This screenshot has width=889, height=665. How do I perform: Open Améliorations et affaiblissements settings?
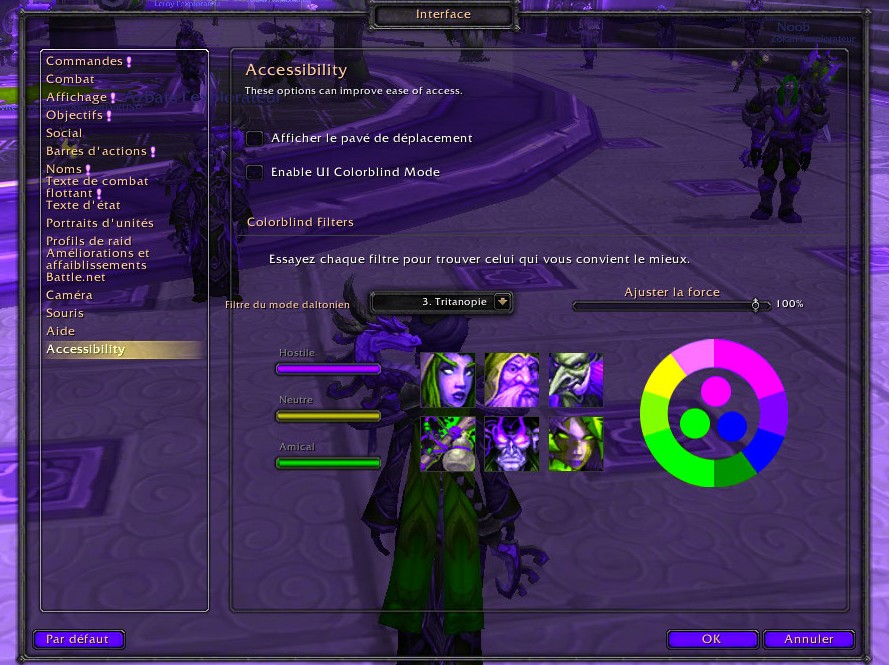tap(97, 259)
